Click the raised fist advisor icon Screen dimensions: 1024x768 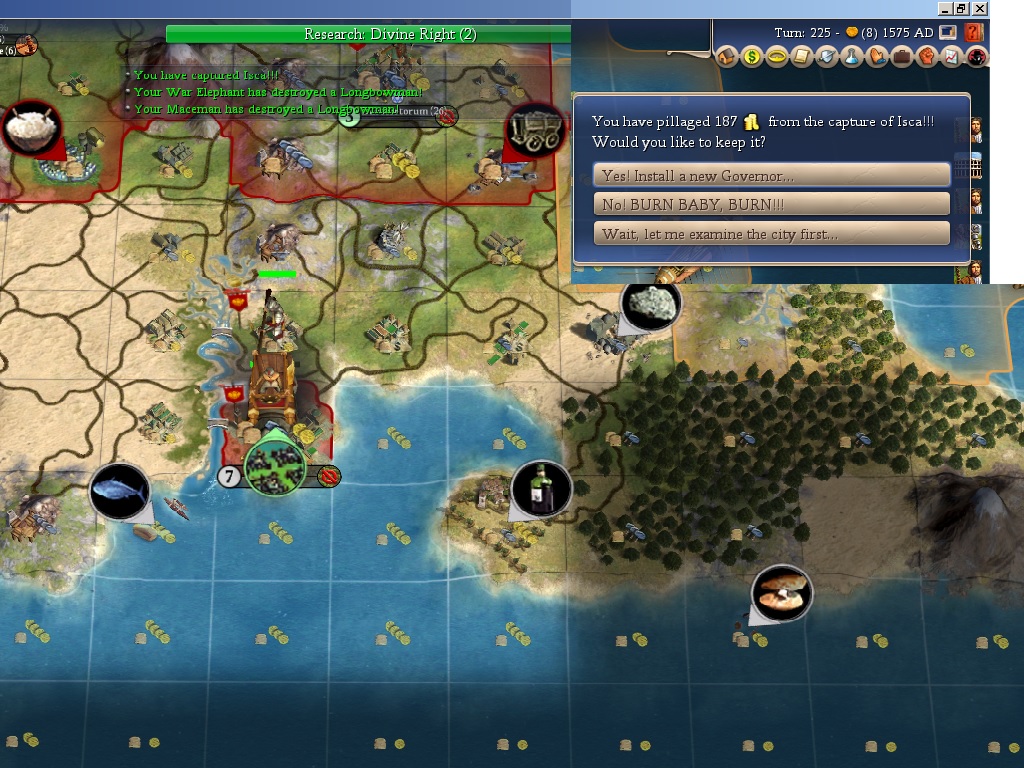click(926, 57)
